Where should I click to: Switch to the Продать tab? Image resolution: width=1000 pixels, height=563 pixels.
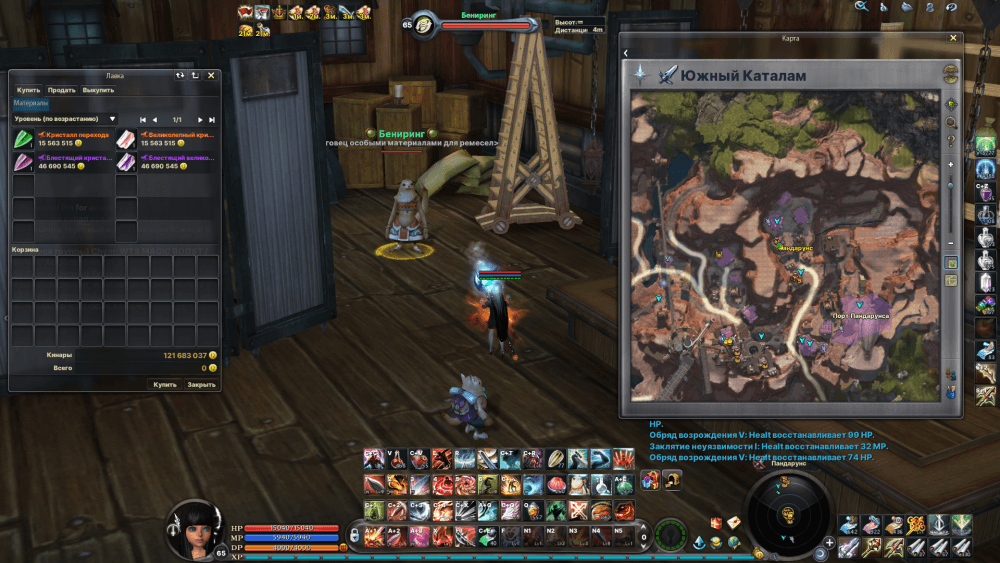(61, 90)
